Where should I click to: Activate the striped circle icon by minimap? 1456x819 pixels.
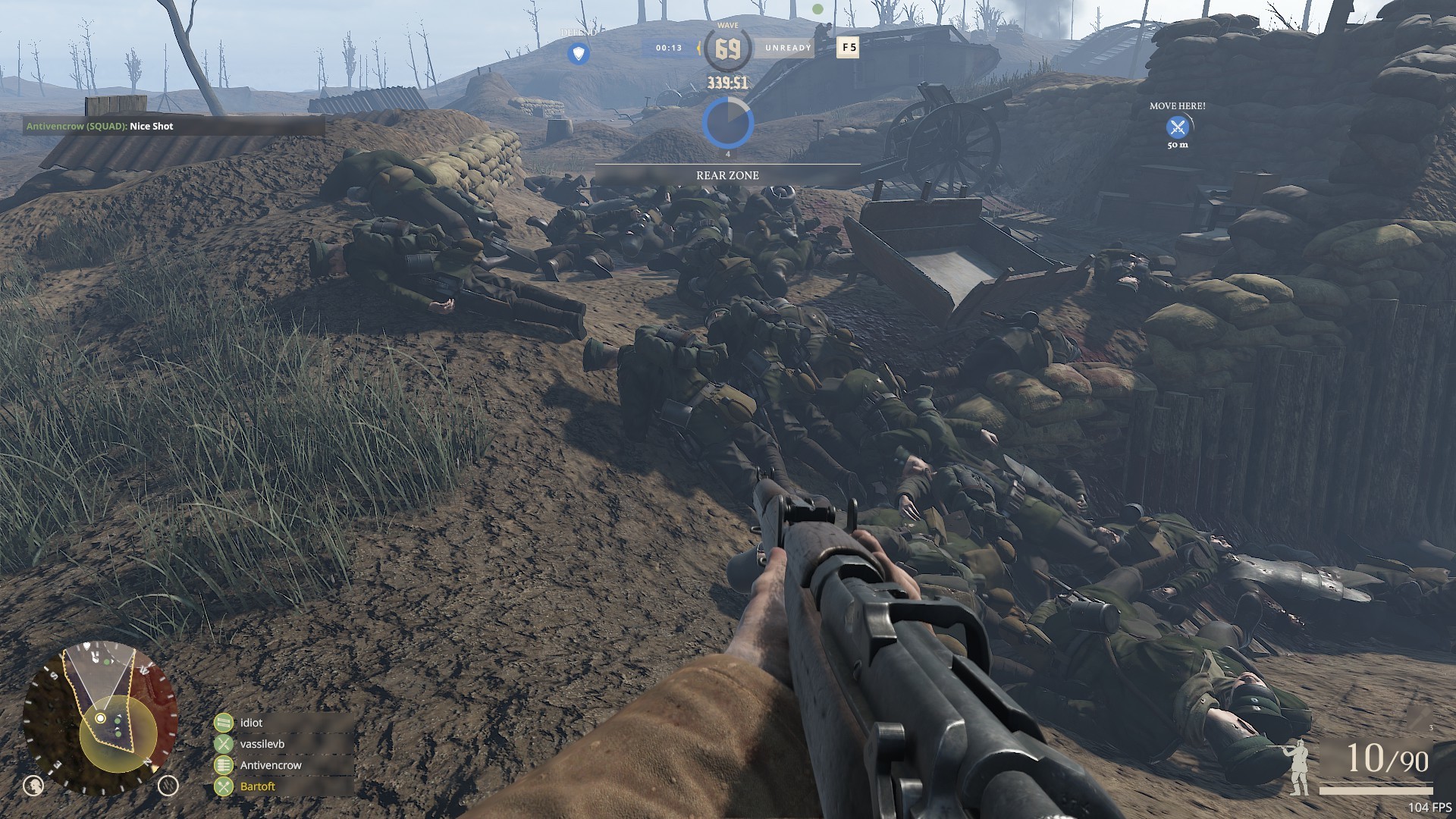(168, 786)
